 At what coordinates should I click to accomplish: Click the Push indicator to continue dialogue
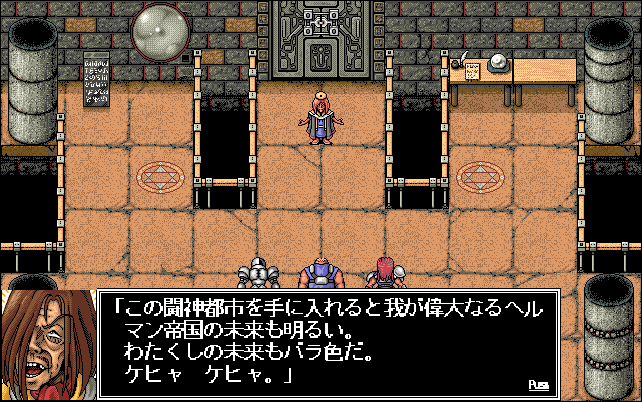538,384
